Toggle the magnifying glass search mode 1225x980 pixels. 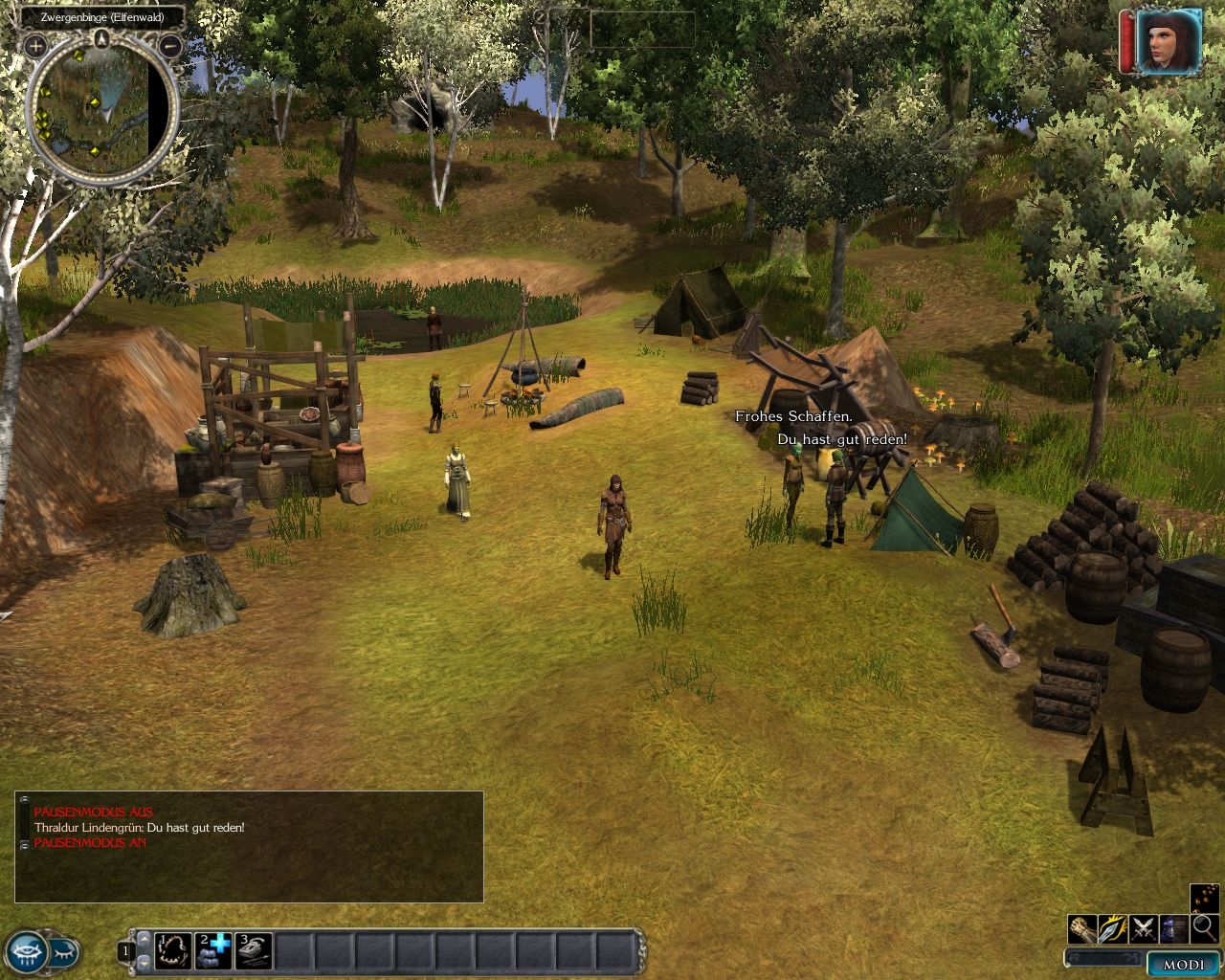point(1205,928)
